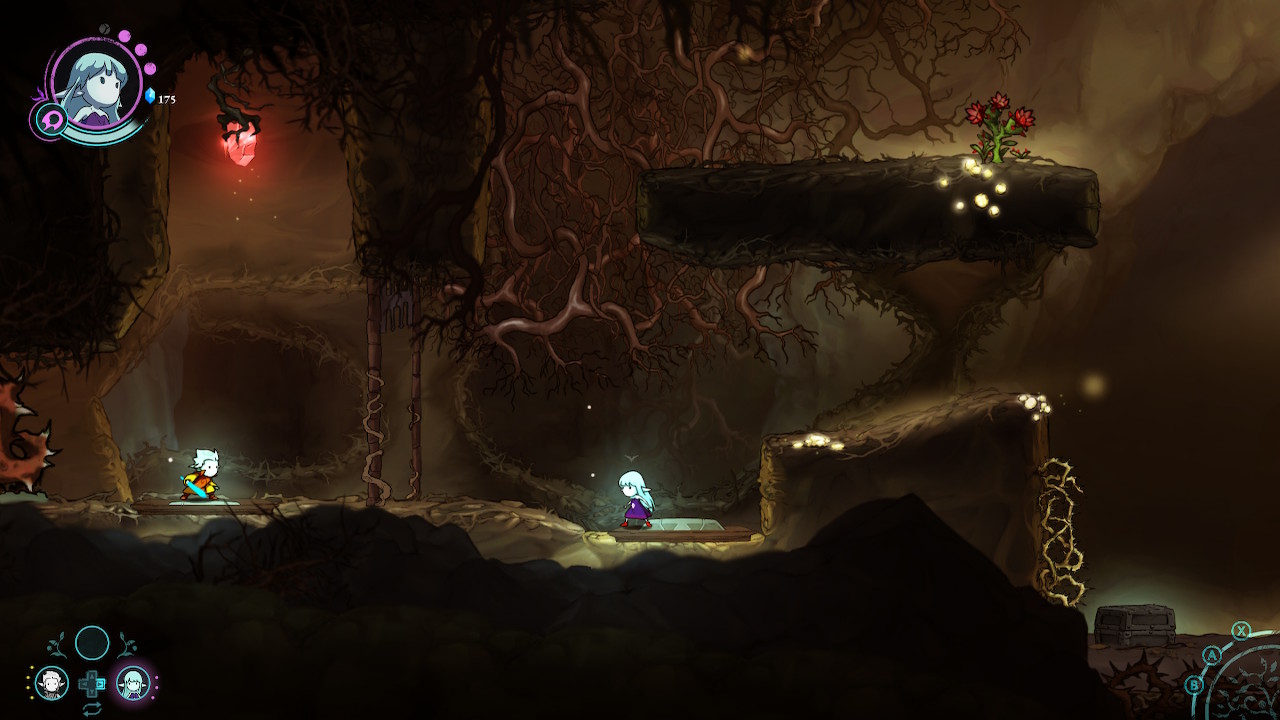Expand the greyed ability orb above Adara's portrait
1280x720 pixels.
(x=104, y=27)
